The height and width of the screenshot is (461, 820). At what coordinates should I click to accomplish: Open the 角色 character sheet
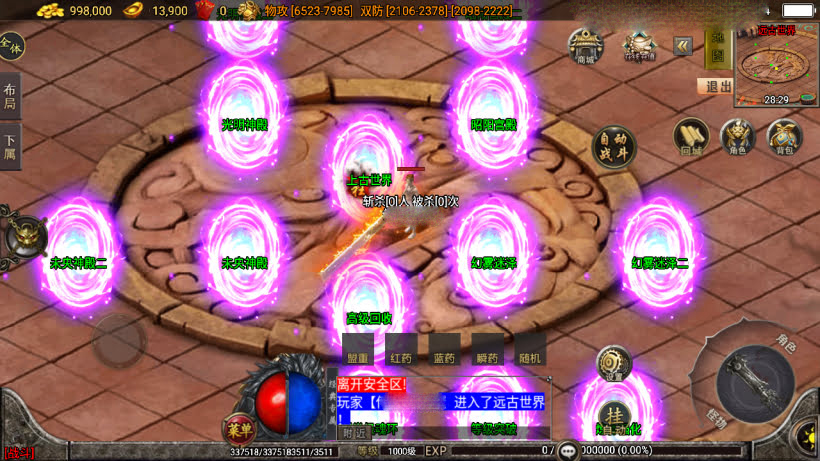(737, 137)
